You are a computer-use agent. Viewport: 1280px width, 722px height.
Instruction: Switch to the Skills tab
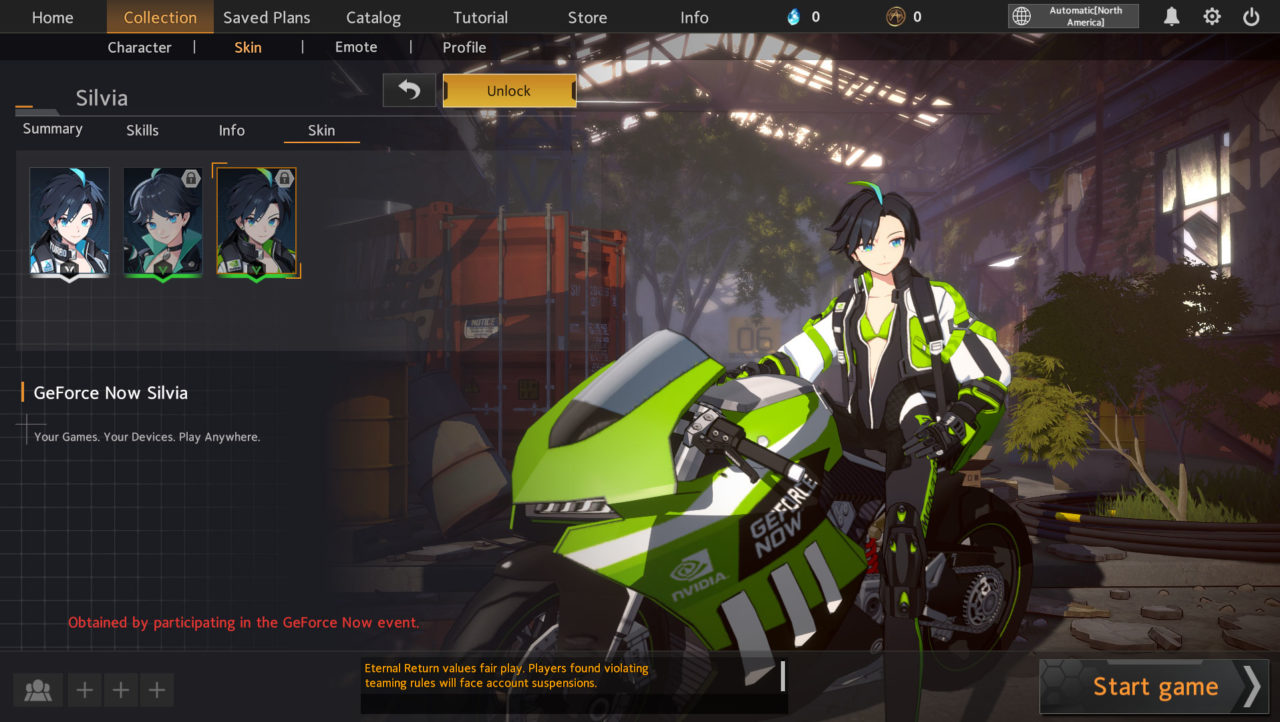point(142,130)
